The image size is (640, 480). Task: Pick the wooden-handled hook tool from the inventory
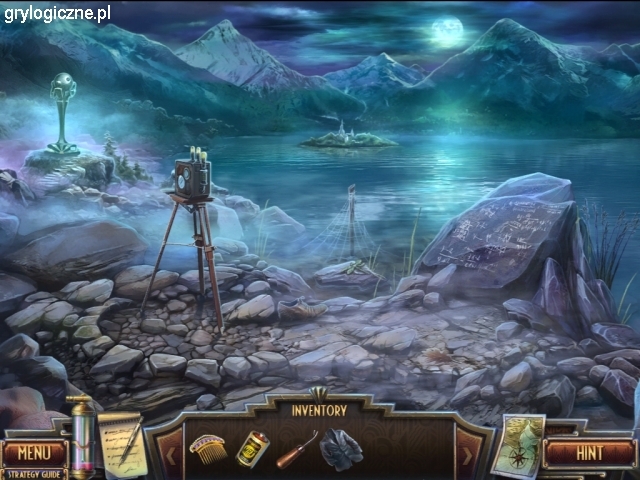coord(295,451)
